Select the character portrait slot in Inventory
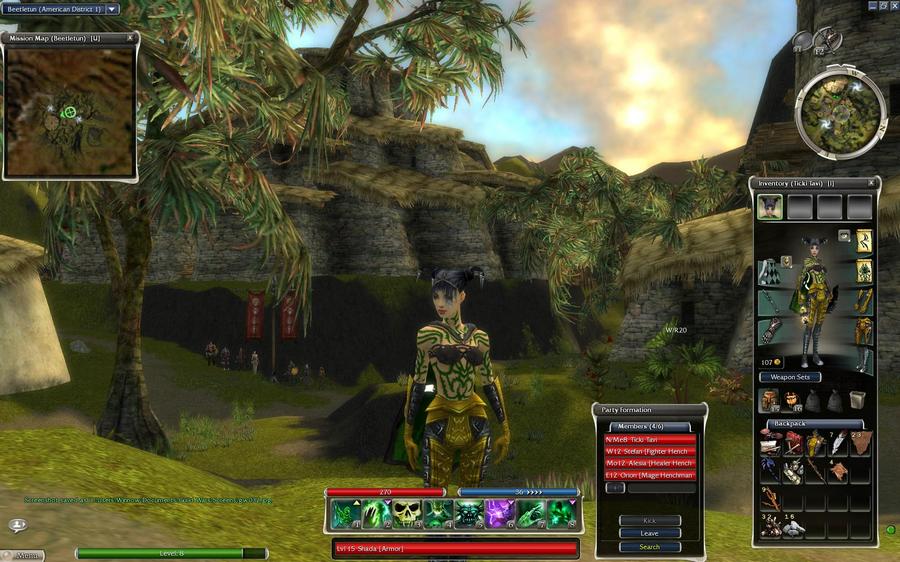 770,207
